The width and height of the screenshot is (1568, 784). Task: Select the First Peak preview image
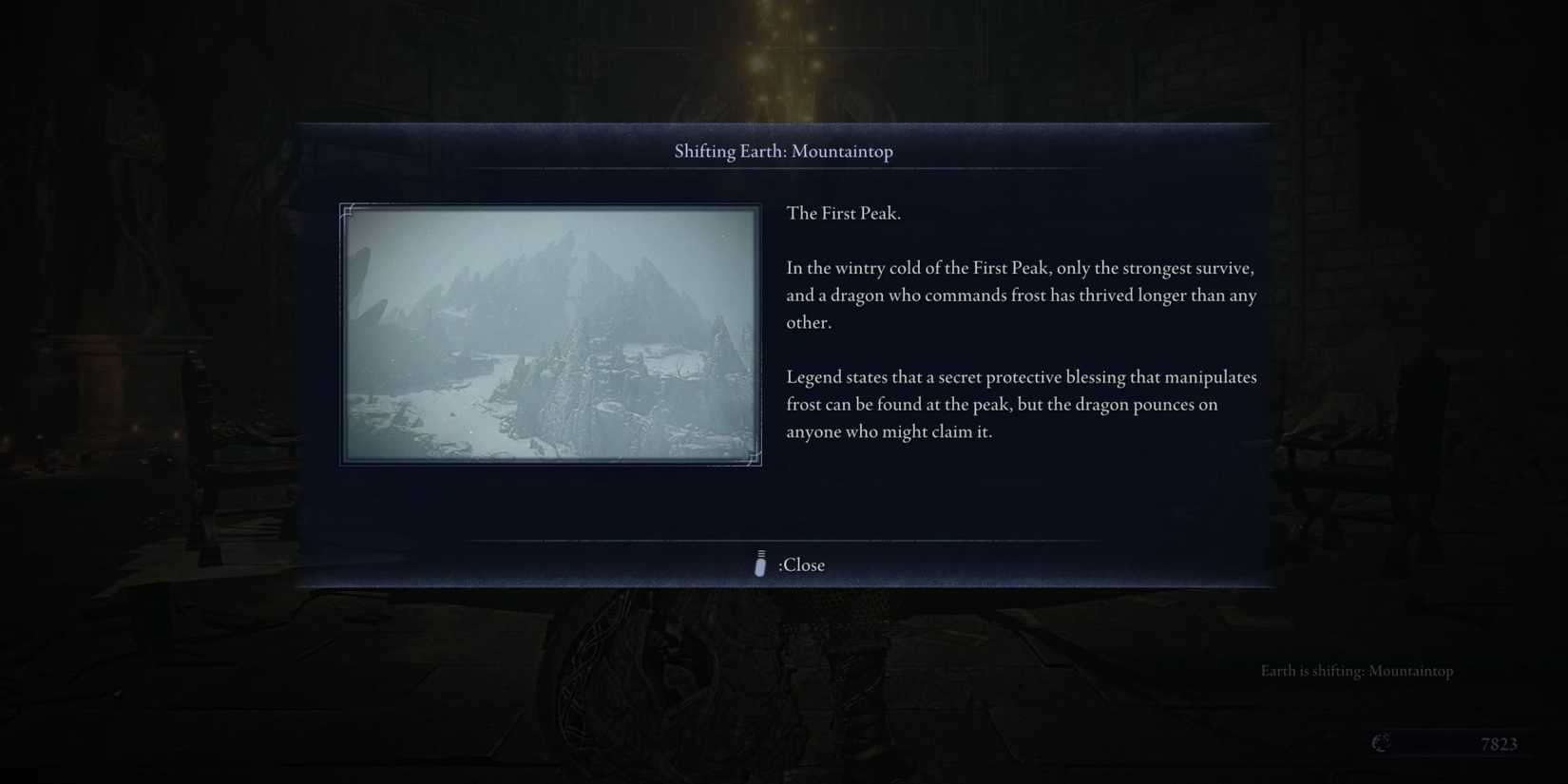pyautogui.click(x=549, y=335)
